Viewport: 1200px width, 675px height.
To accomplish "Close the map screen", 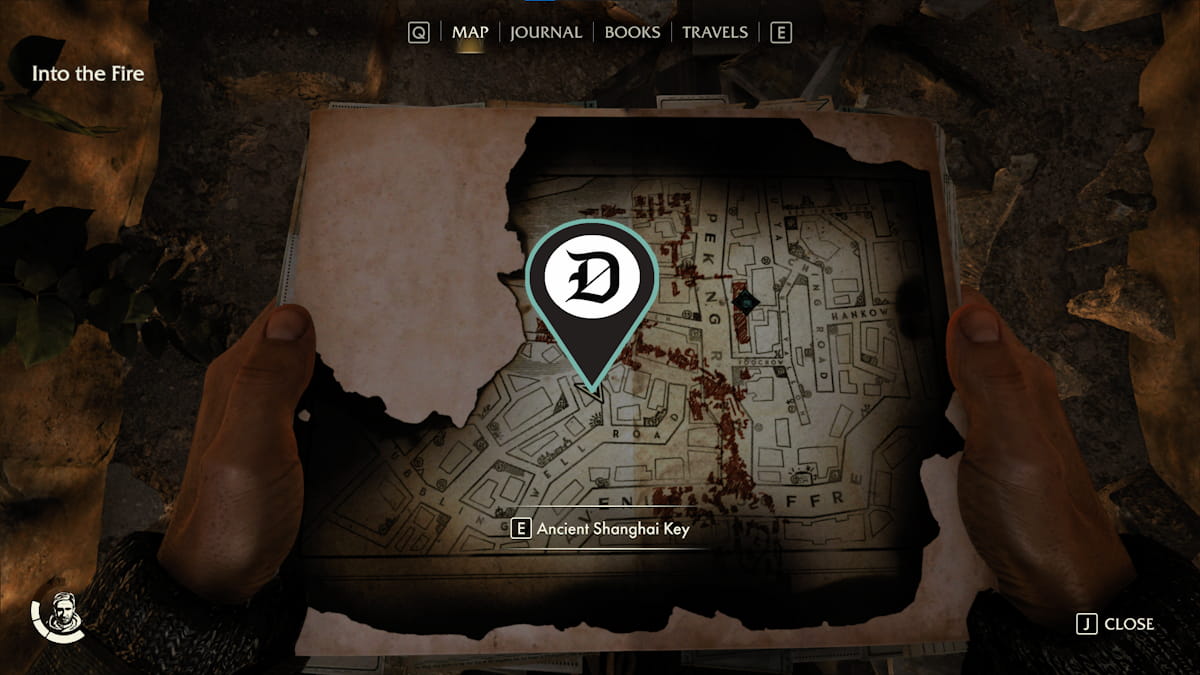I will click(x=1115, y=624).
